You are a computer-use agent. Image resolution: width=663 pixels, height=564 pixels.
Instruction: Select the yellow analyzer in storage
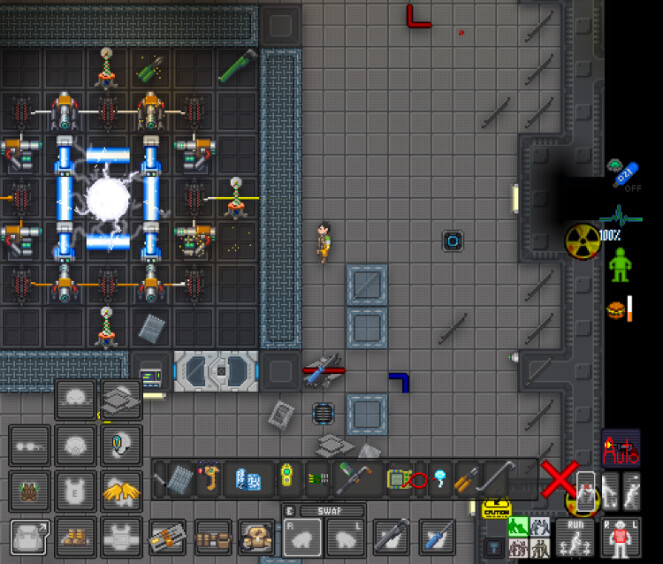(287, 479)
